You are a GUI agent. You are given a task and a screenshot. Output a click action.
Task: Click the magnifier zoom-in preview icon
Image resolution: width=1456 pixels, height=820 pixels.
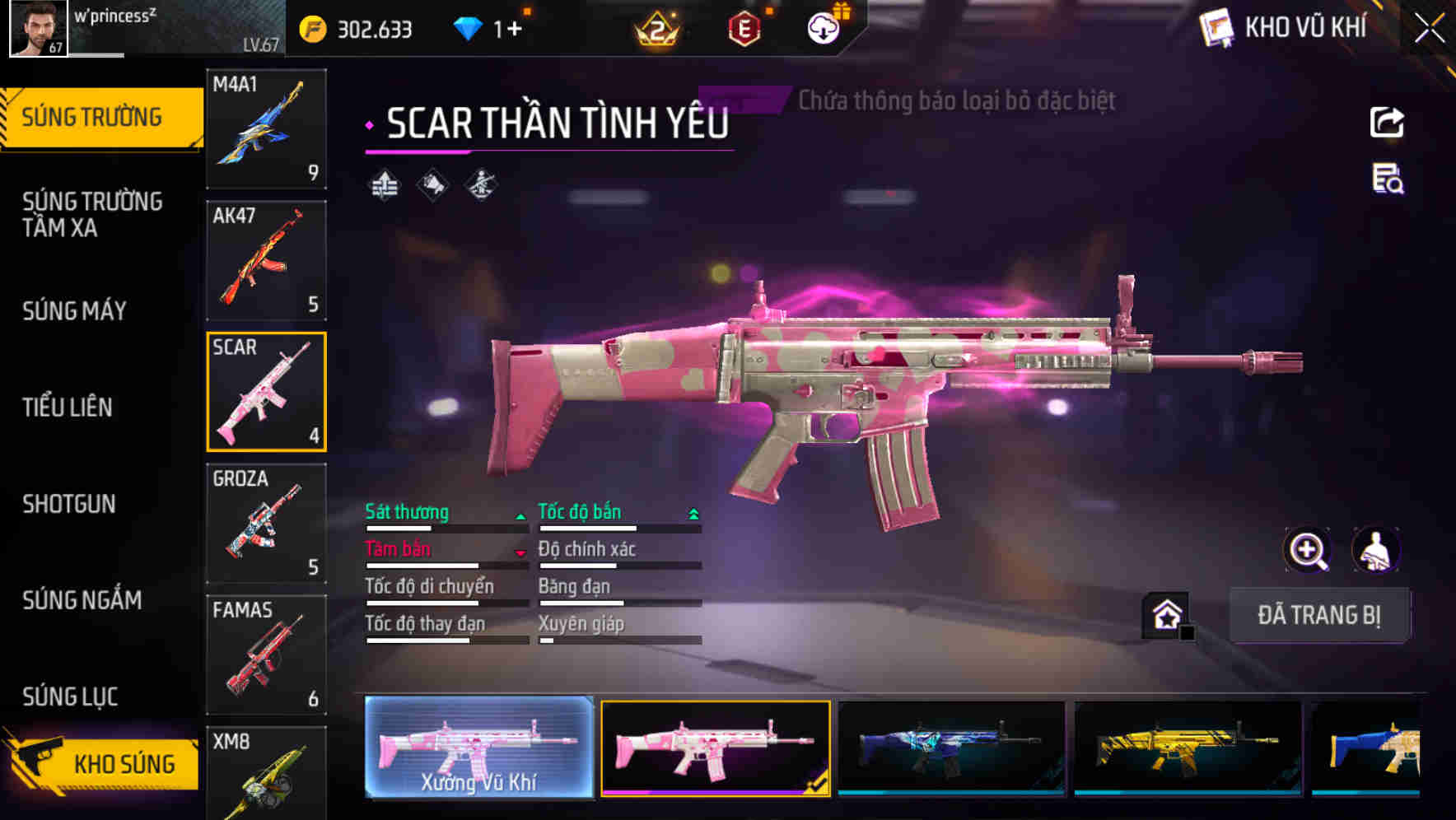1306,550
